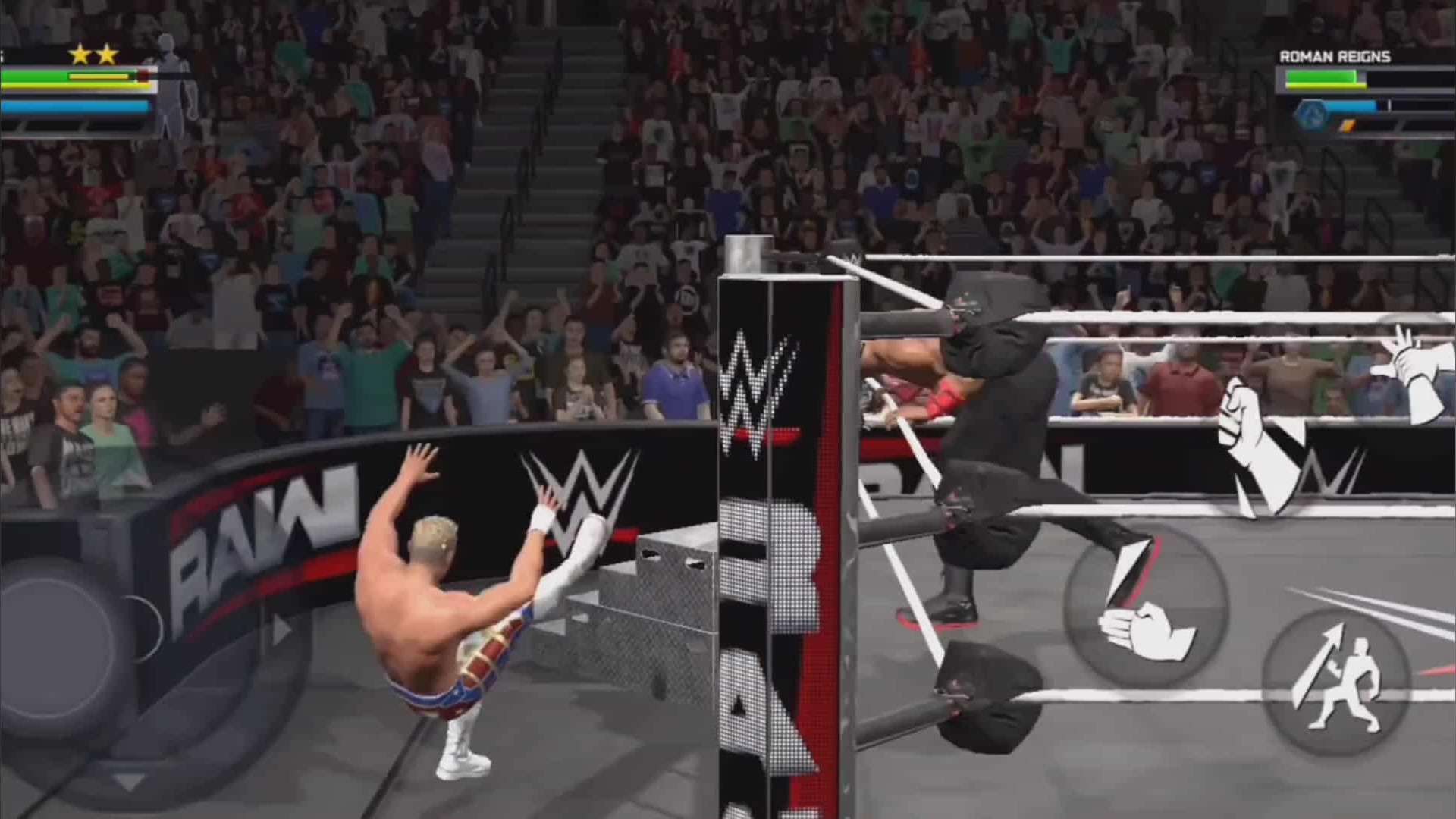
Task: Tap the joystick's down arrow
Action: click(129, 781)
